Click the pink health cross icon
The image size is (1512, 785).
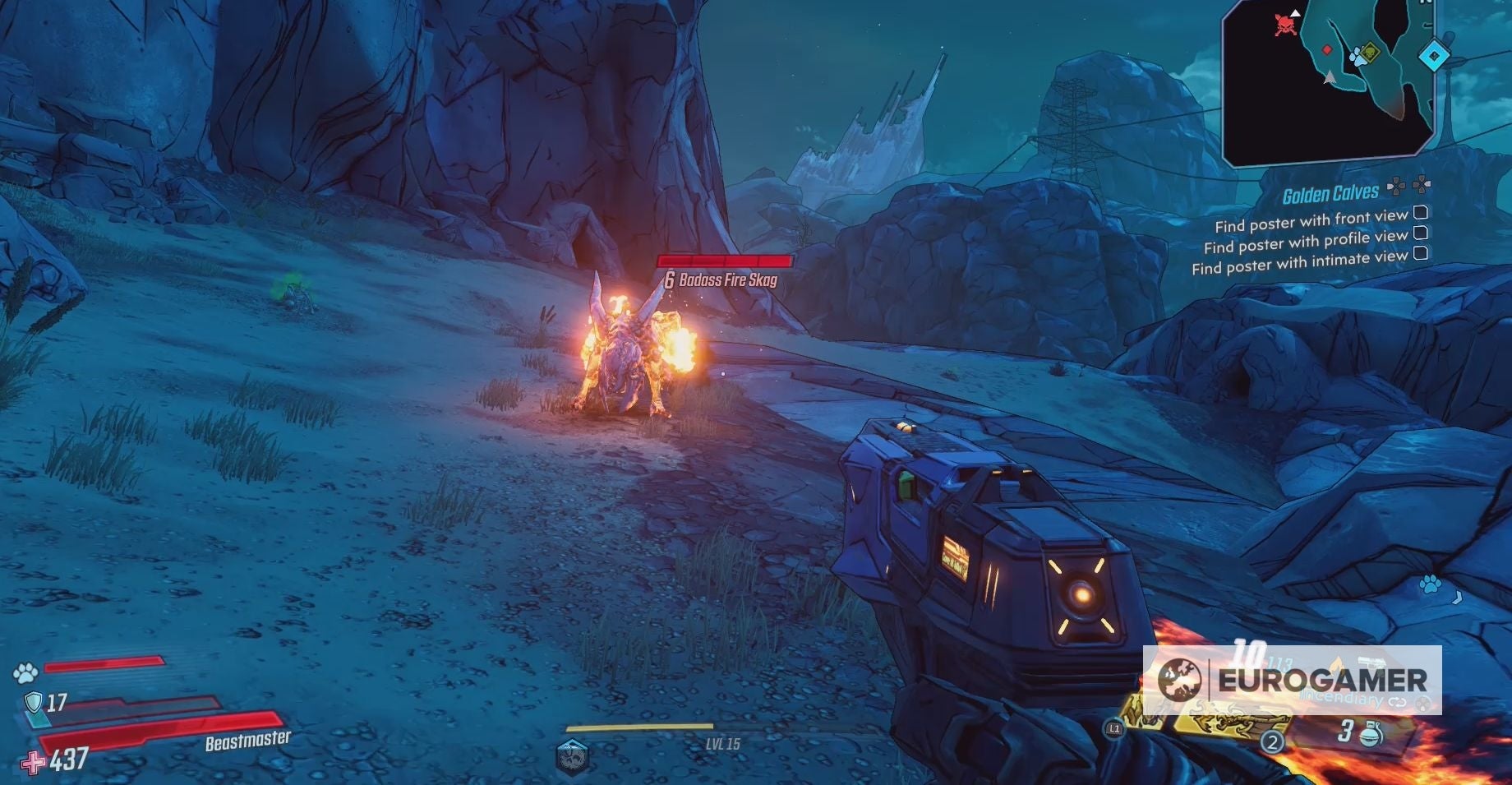(x=33, y=763)
